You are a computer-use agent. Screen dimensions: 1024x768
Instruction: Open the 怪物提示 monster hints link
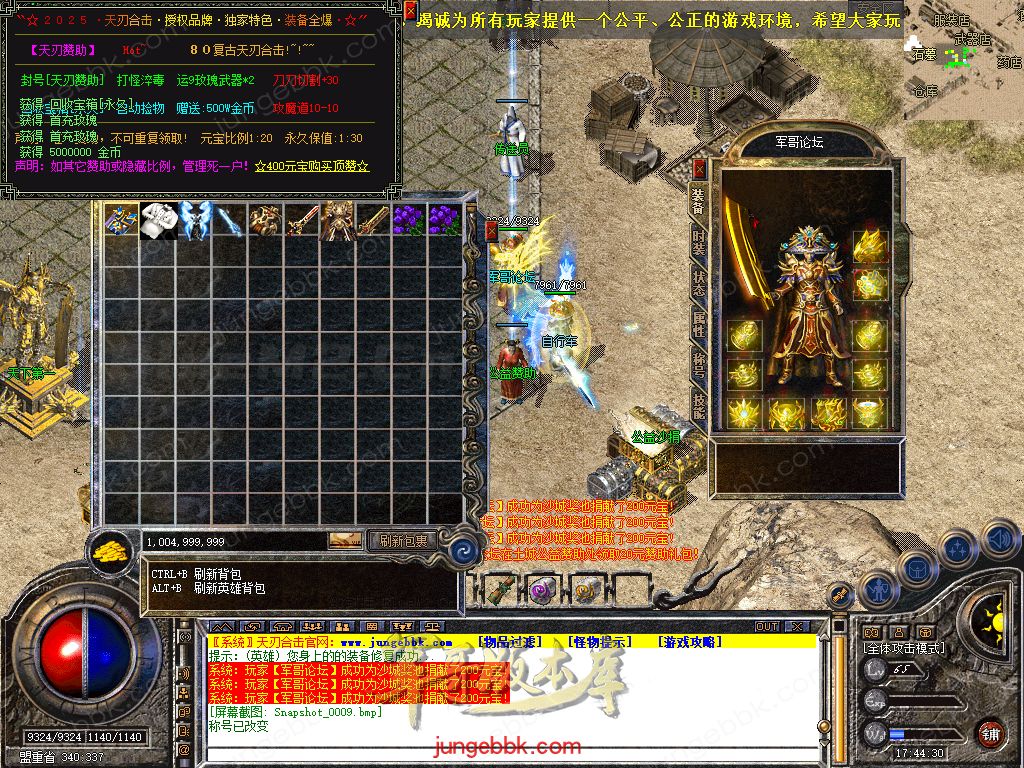click(x=598, y=642)
